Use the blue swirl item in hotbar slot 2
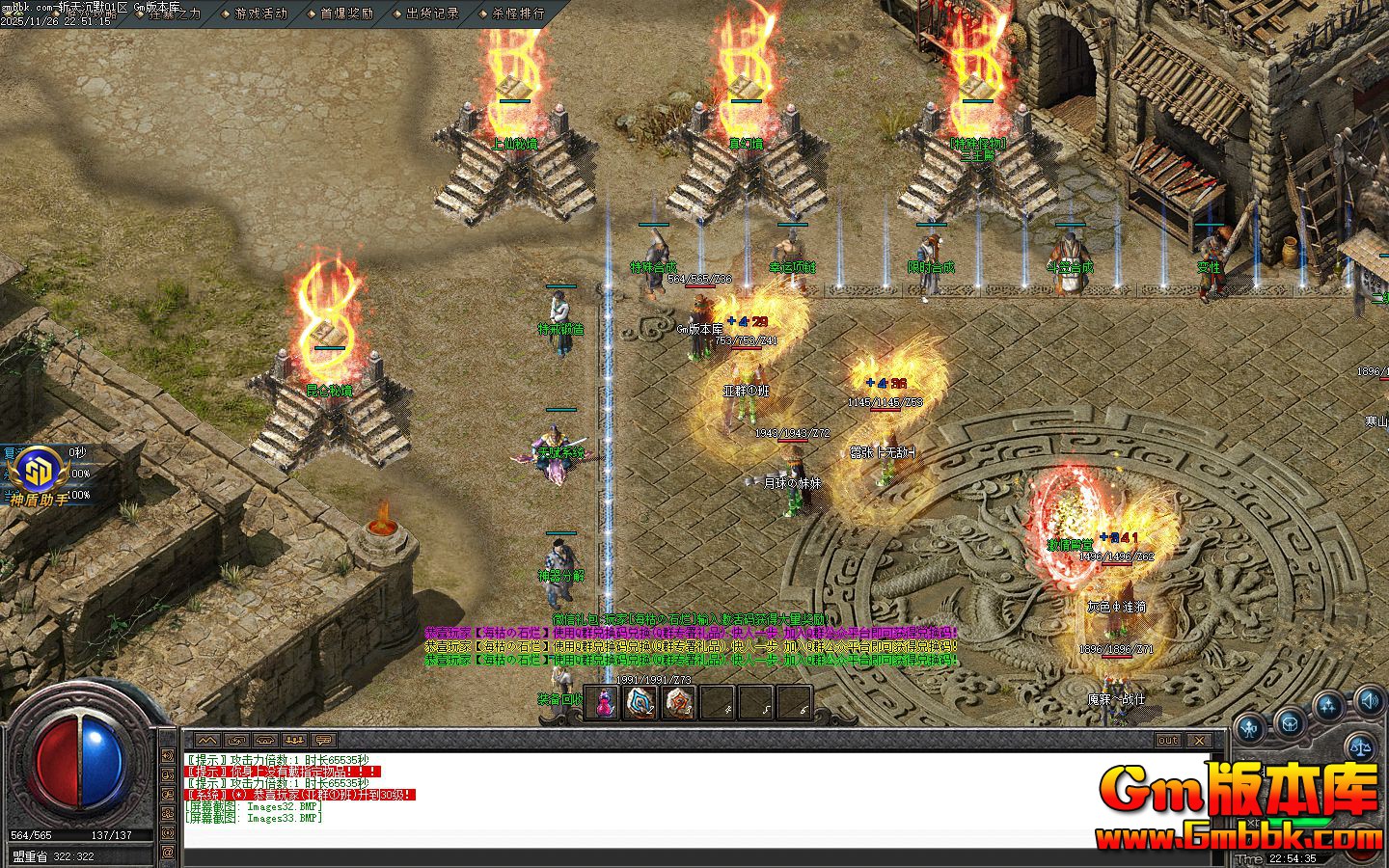 641,703
